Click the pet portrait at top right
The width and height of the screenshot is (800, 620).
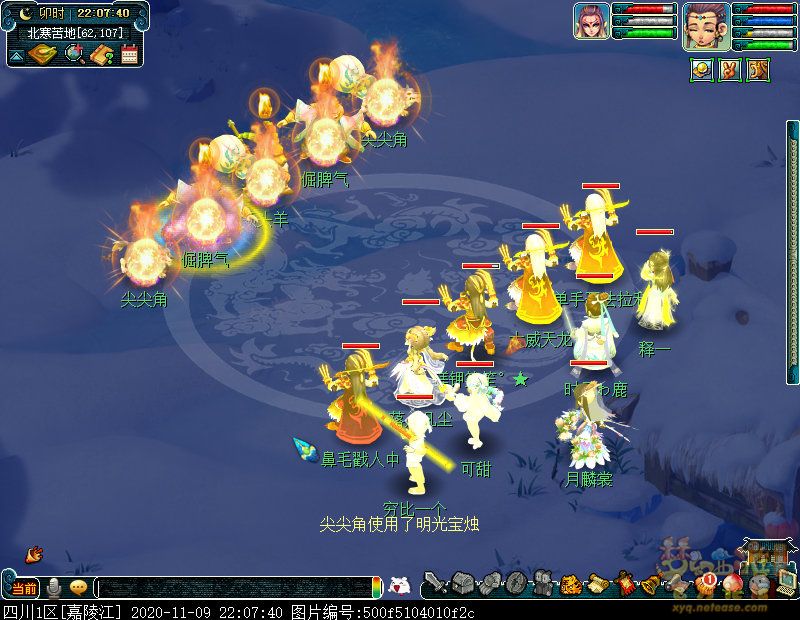591,21
